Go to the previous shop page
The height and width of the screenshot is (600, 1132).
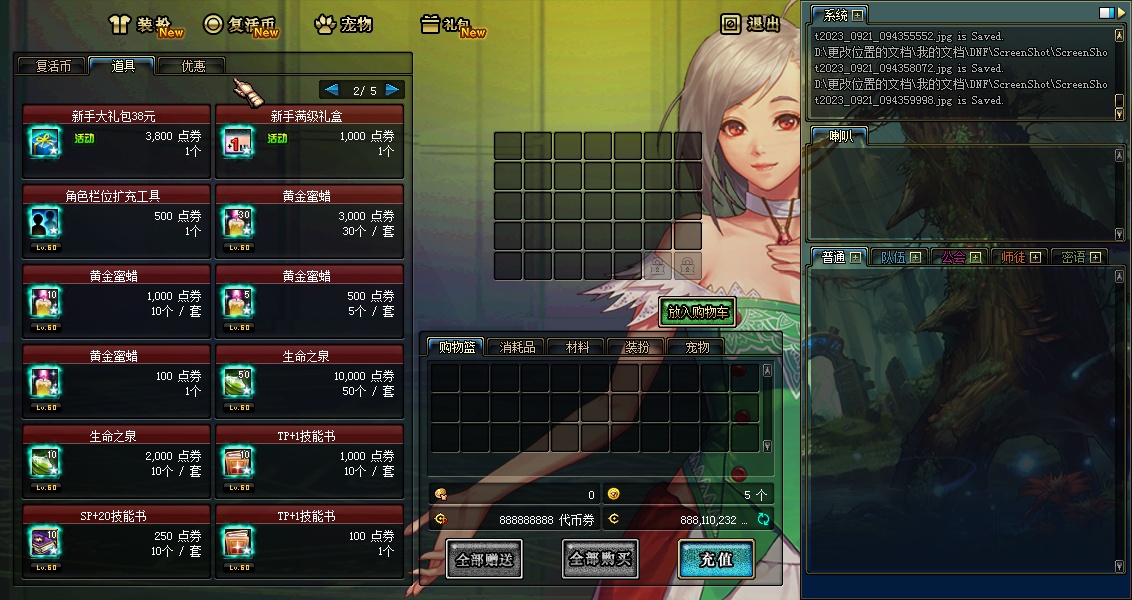point(331,90)
